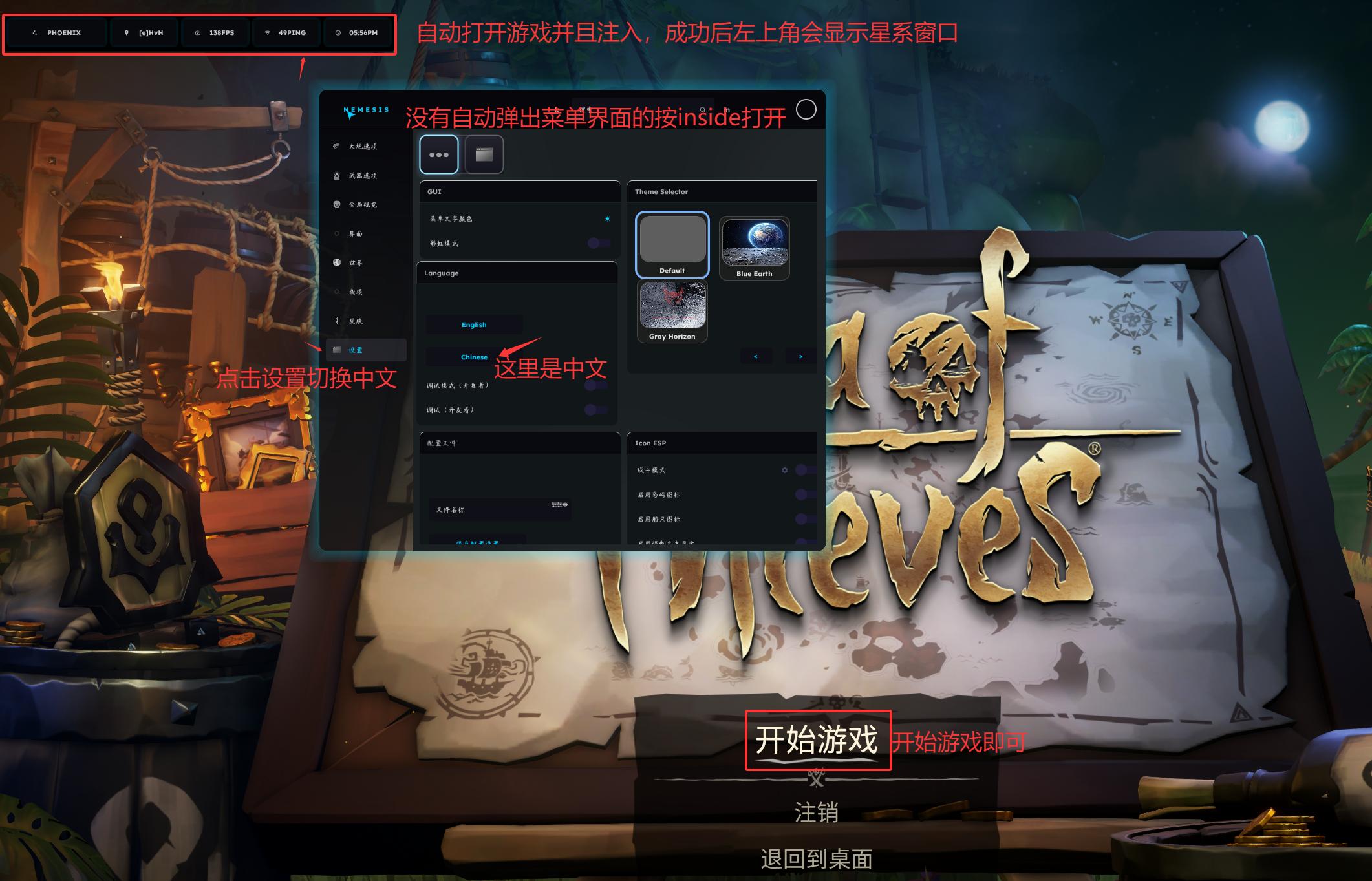This screenshot has height=881, width=1372.
Task: Open the Nemesis logo in menu header
Action: [365, 110]
